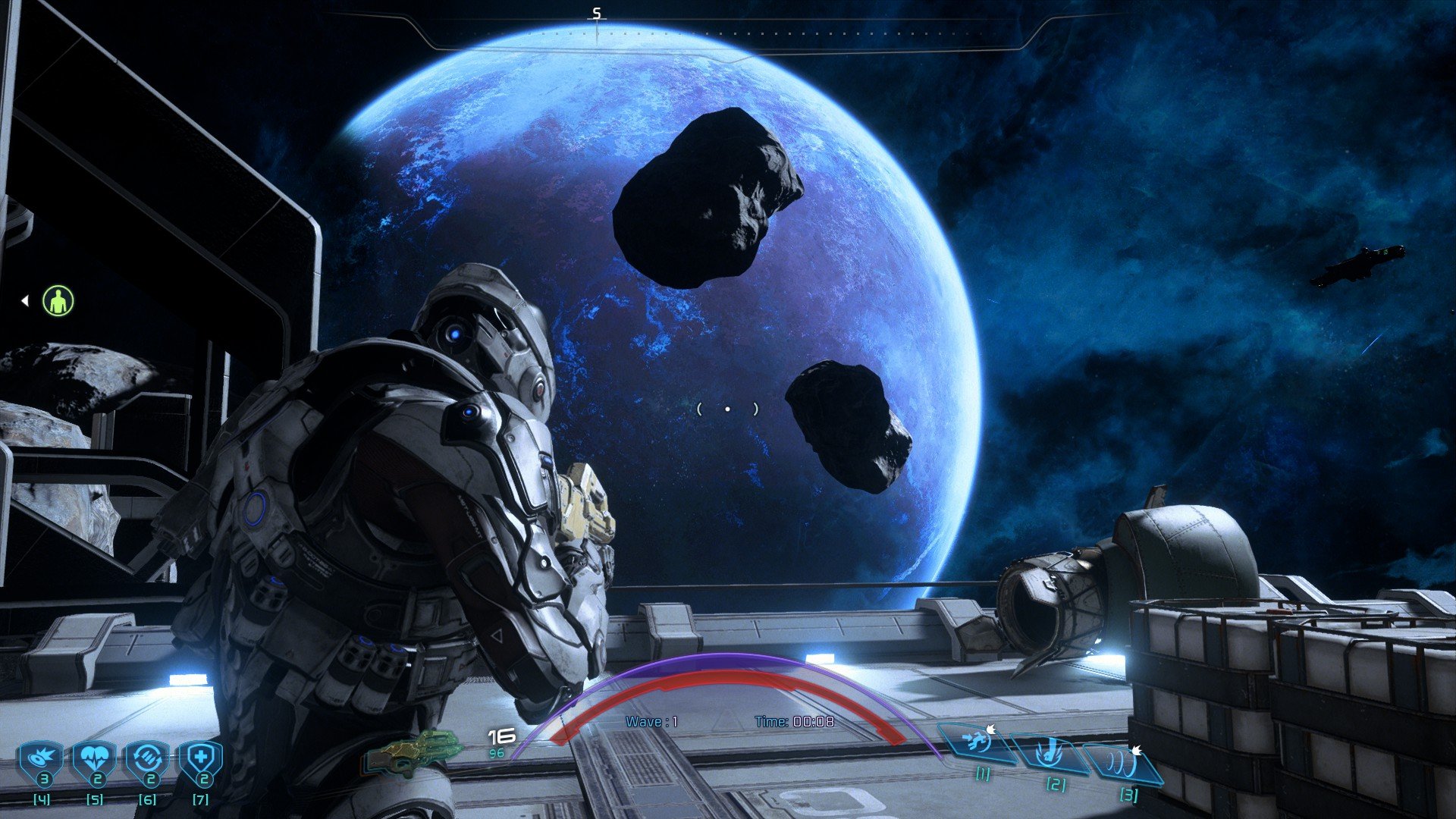Trigger the Nova ground-slam fist ability

click(1052, 754)
